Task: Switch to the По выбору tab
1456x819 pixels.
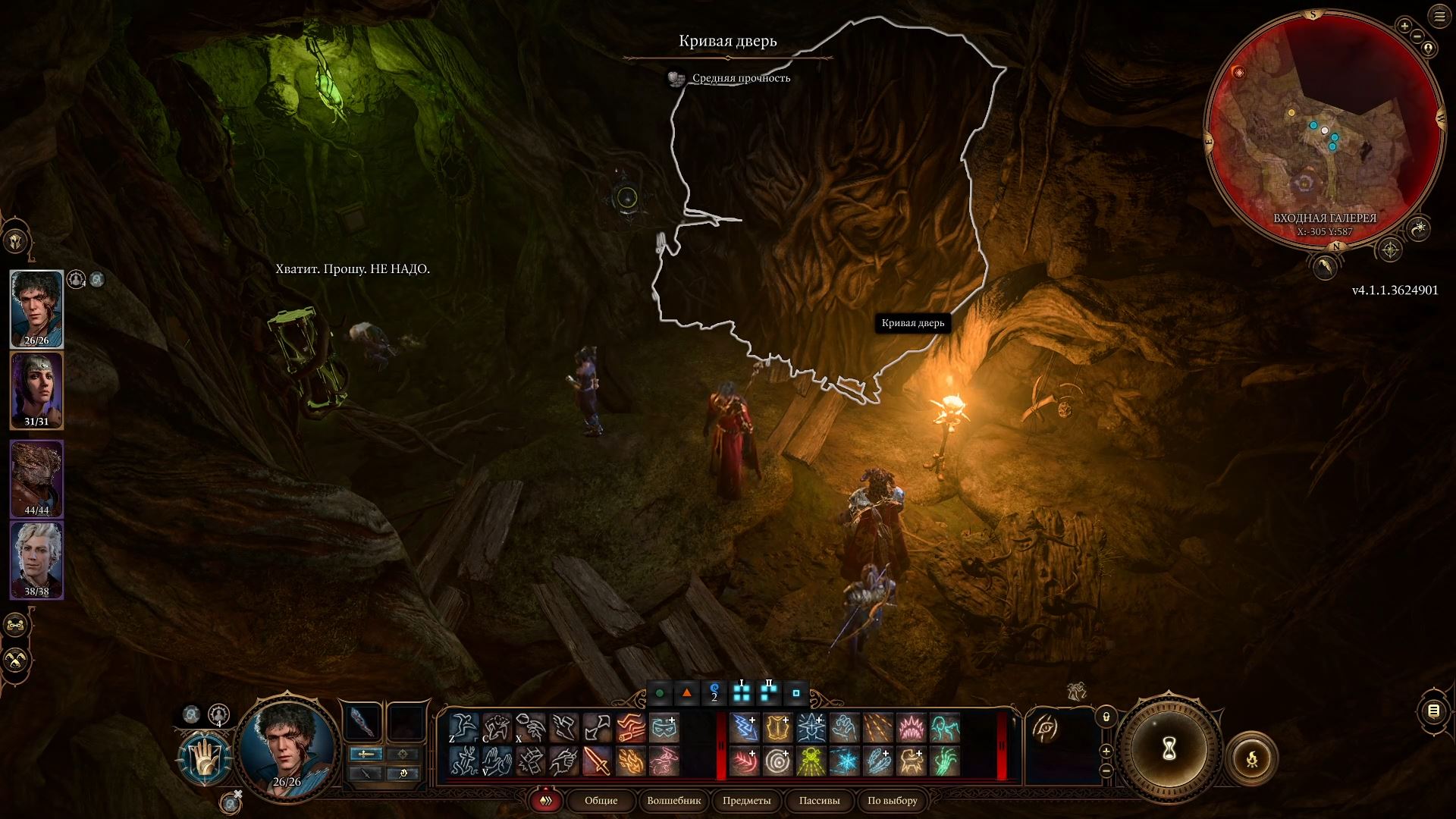Action: 893,800
